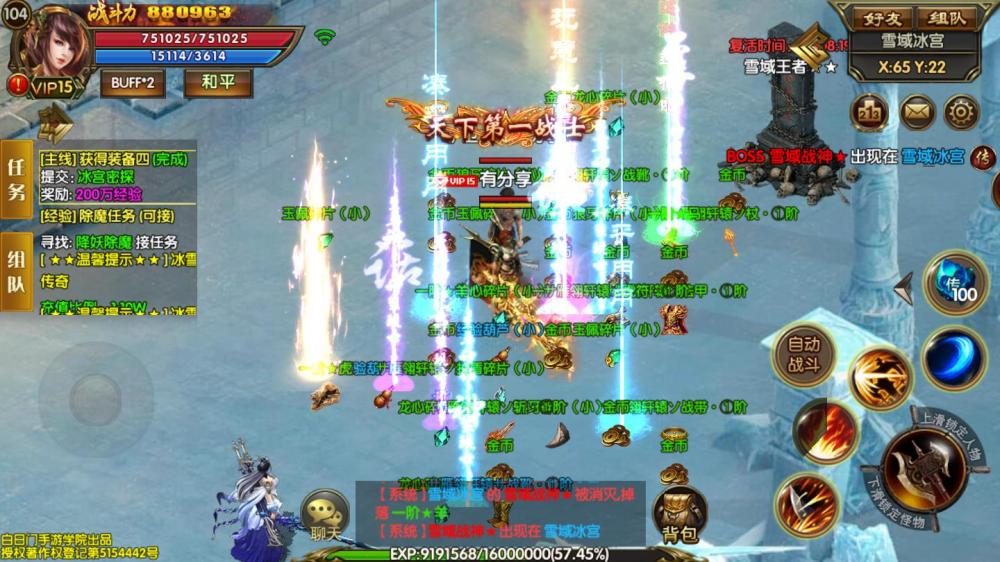
Task: Open the 组队 party button beside 好友
Action: pyautogui.click(x=946, y=17)
